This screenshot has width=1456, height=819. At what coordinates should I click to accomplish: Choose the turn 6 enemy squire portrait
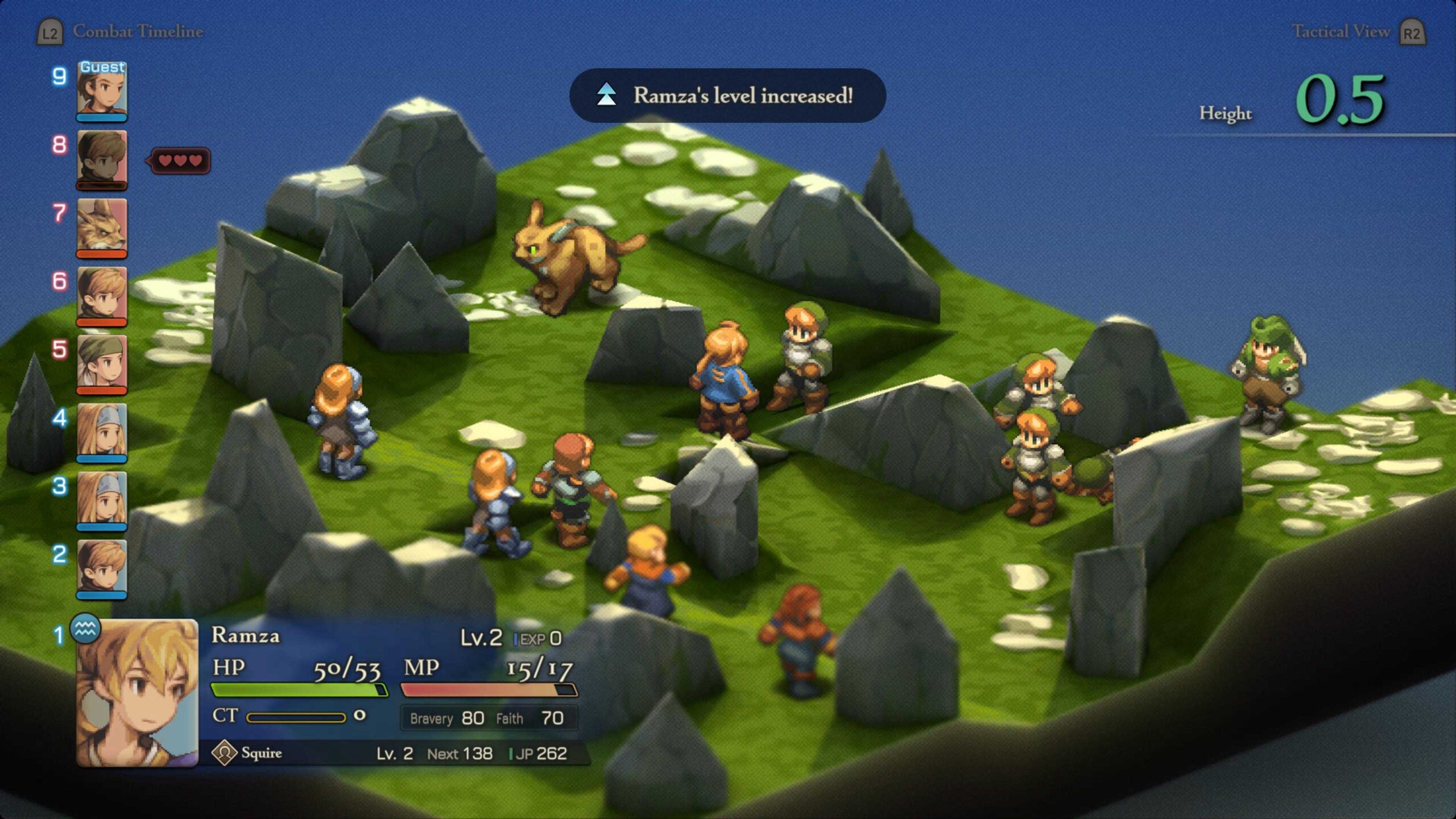click(102, 295)
